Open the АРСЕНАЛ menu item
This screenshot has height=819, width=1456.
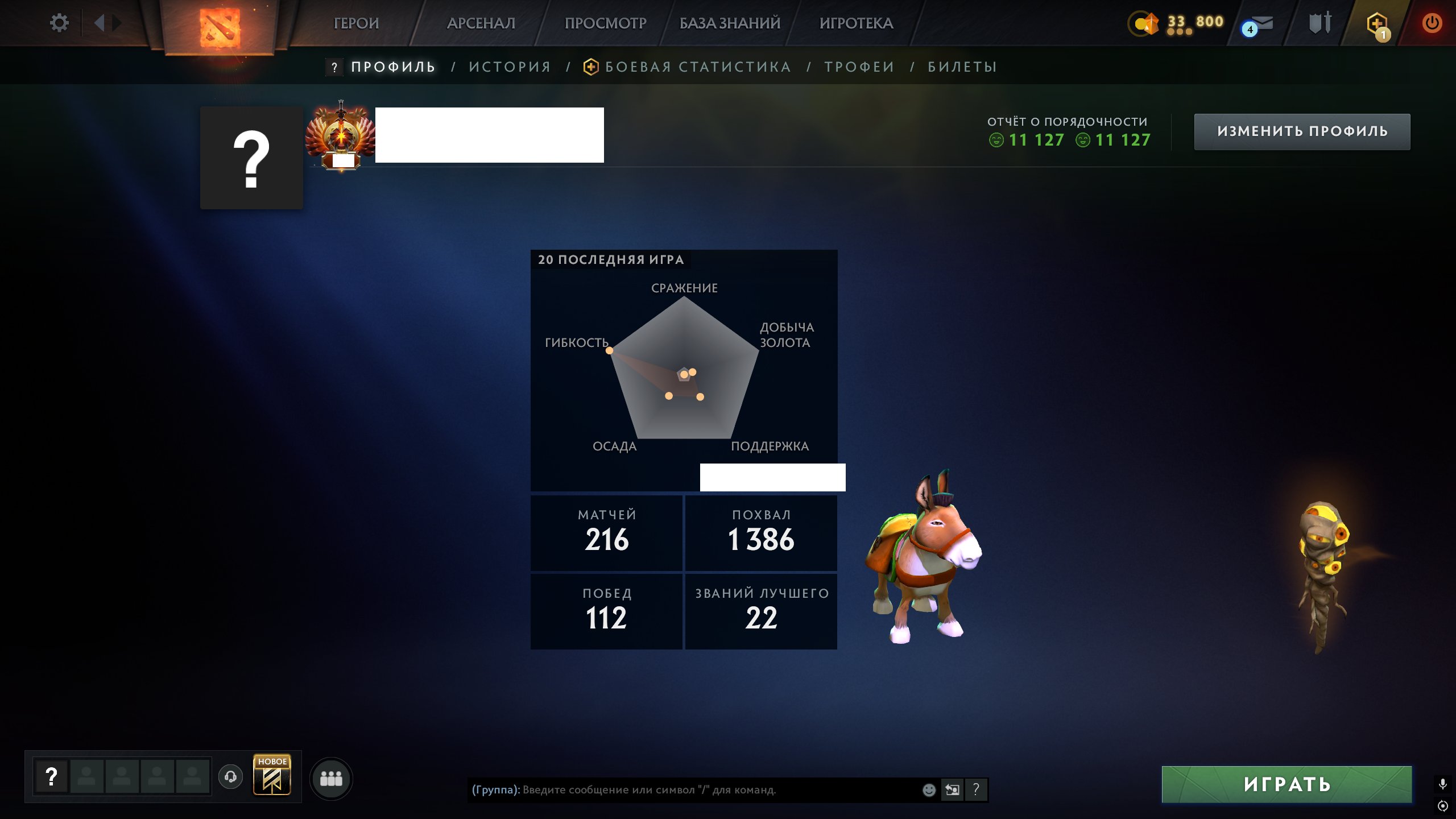tap(481, 24)
